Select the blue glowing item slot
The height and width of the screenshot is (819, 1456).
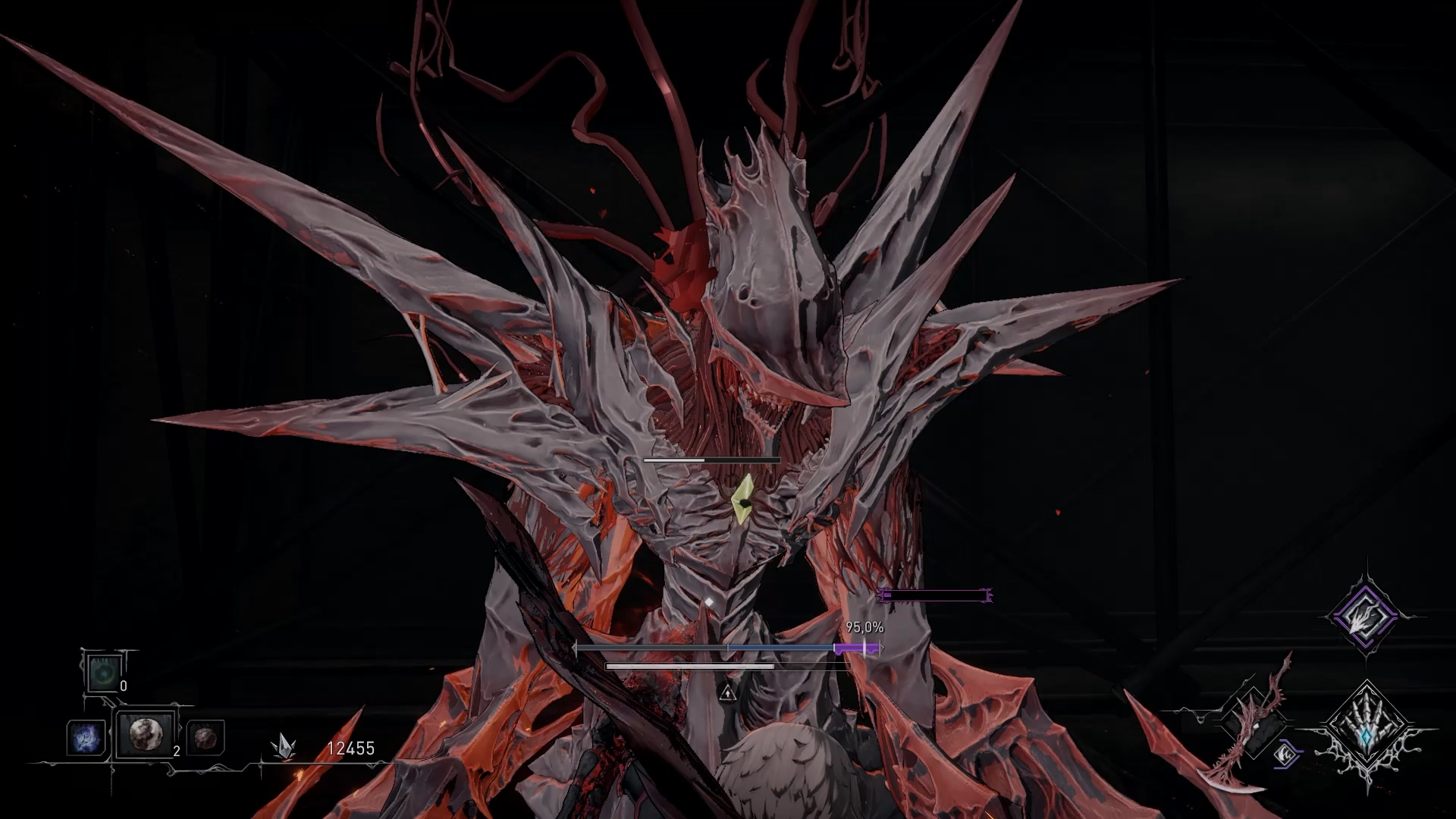coord(85,737)
